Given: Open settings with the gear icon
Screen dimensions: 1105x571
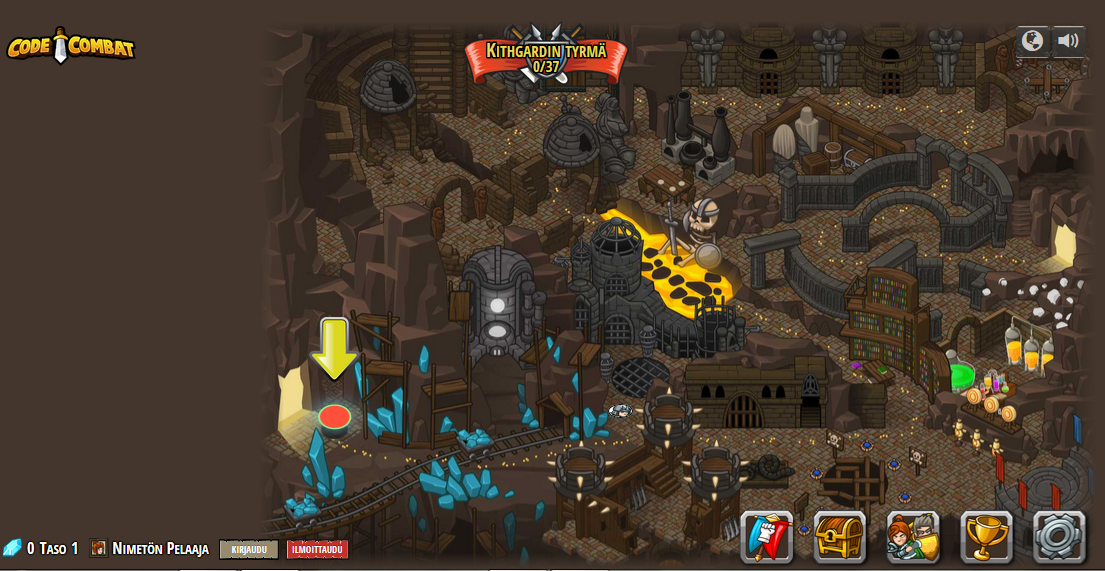Looking at the screenshot, I should click(x=1059, y=537).
